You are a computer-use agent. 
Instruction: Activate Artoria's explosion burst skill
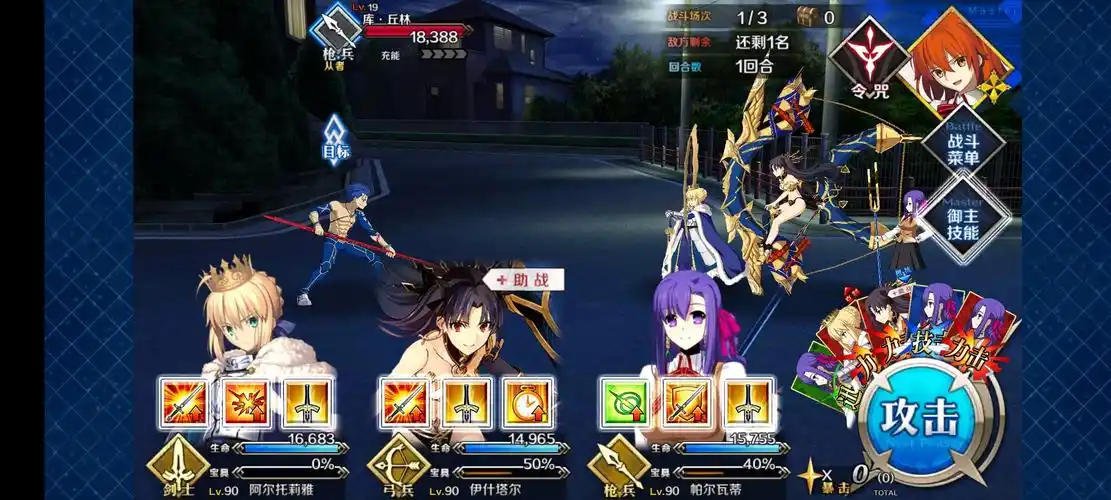coord(246,403)
